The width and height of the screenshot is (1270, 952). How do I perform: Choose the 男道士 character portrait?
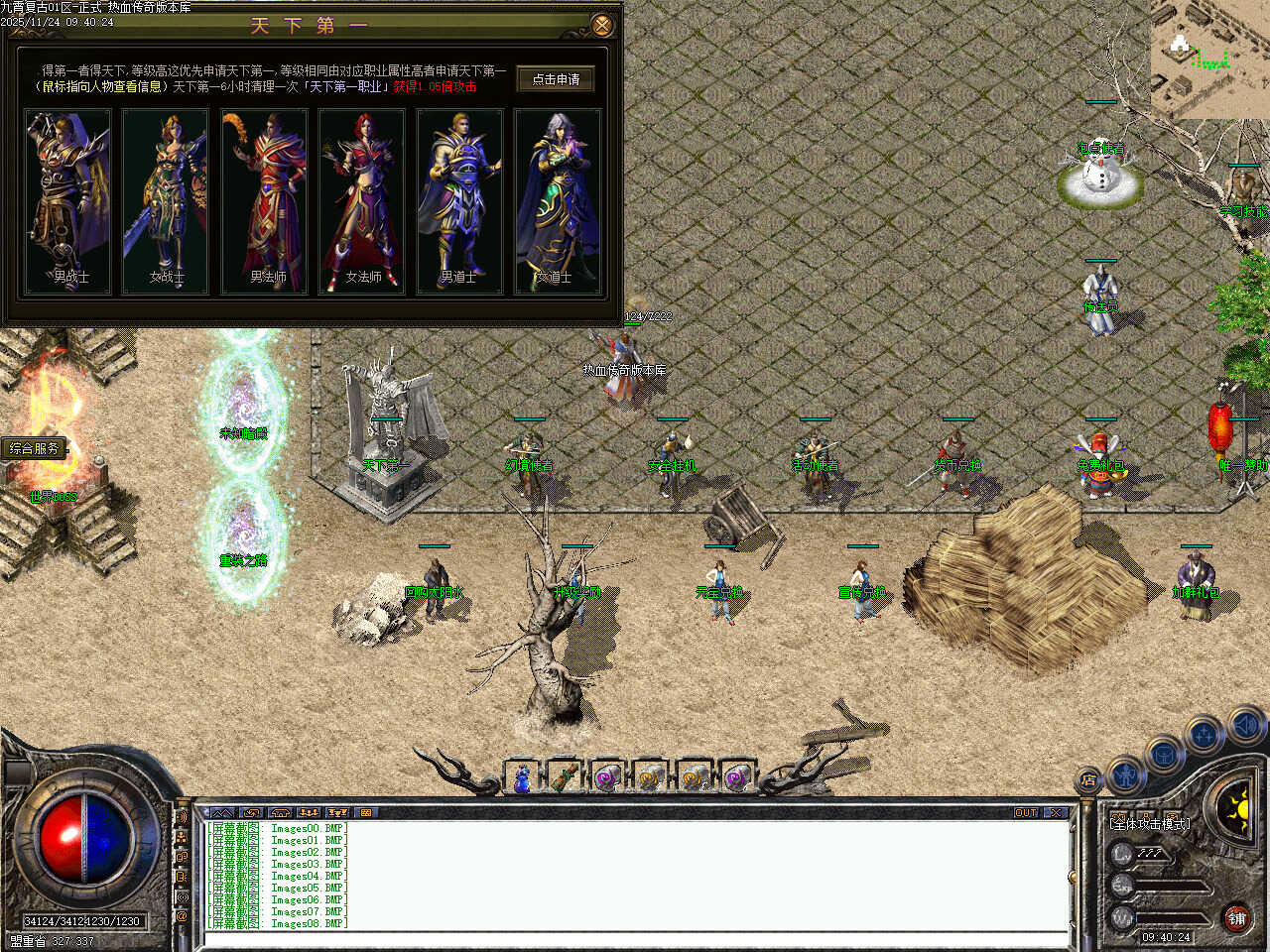point(460,201)
